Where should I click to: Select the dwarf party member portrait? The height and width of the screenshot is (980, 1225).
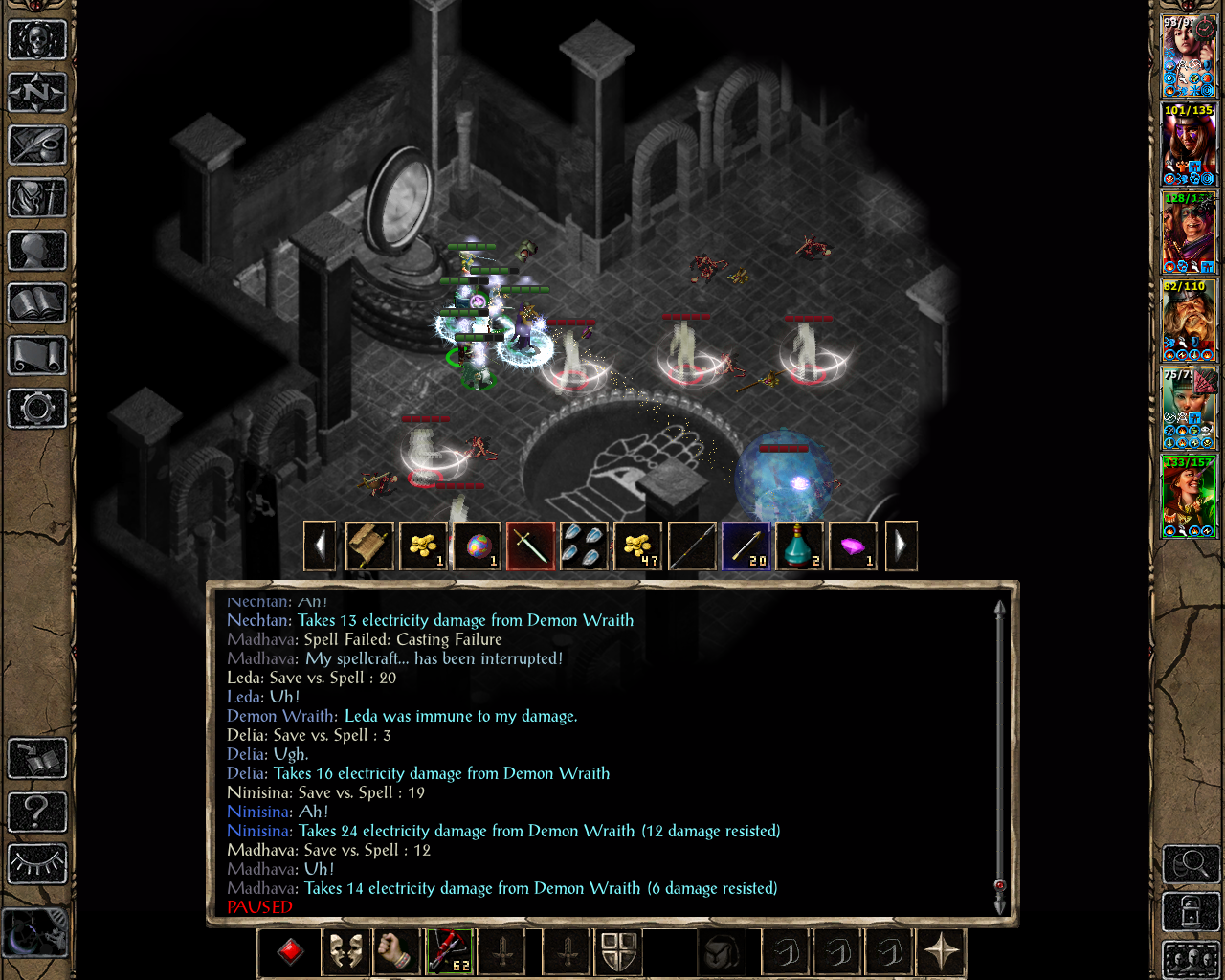(1189, 321)
